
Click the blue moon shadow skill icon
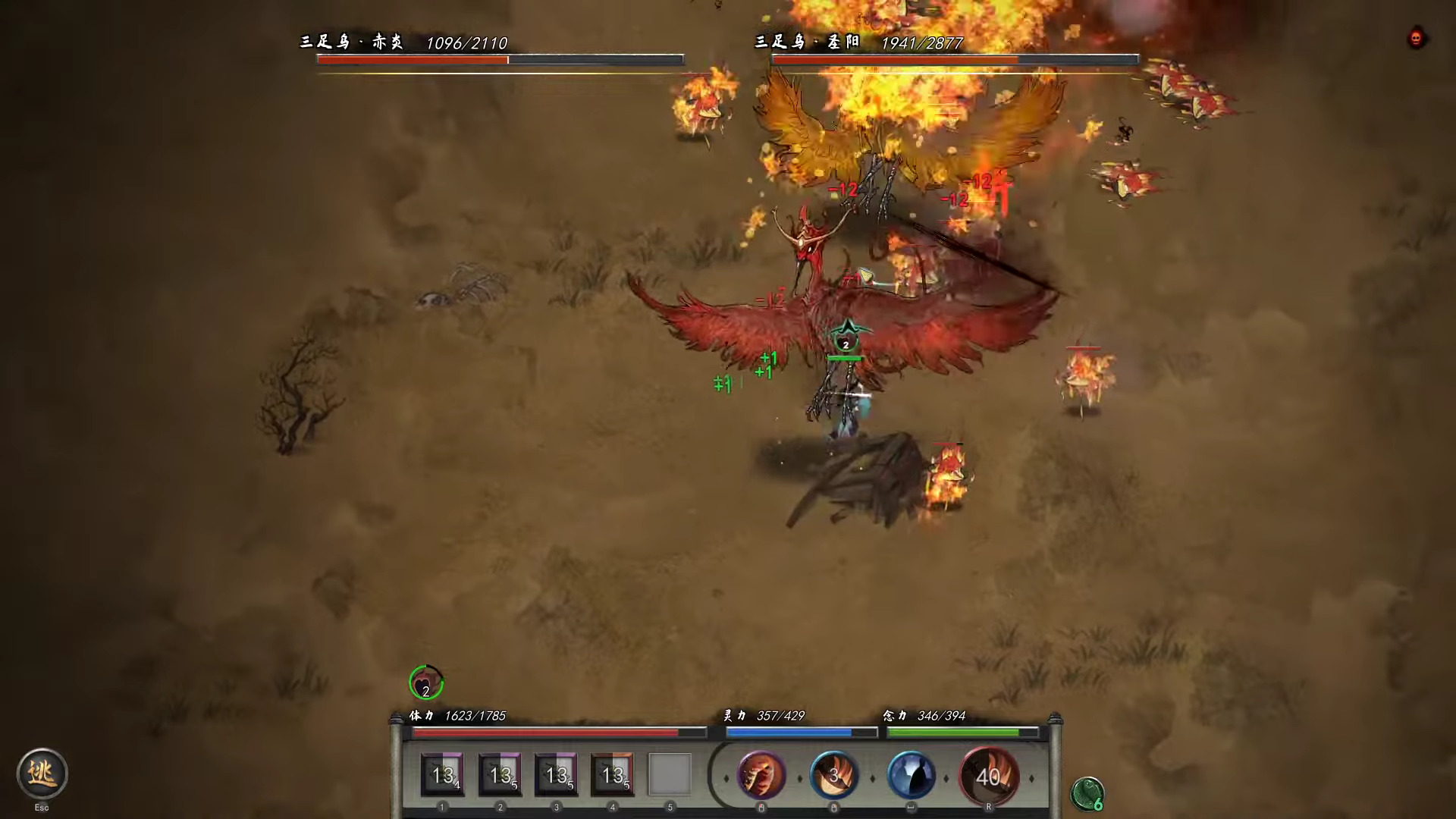pos(912,776)
